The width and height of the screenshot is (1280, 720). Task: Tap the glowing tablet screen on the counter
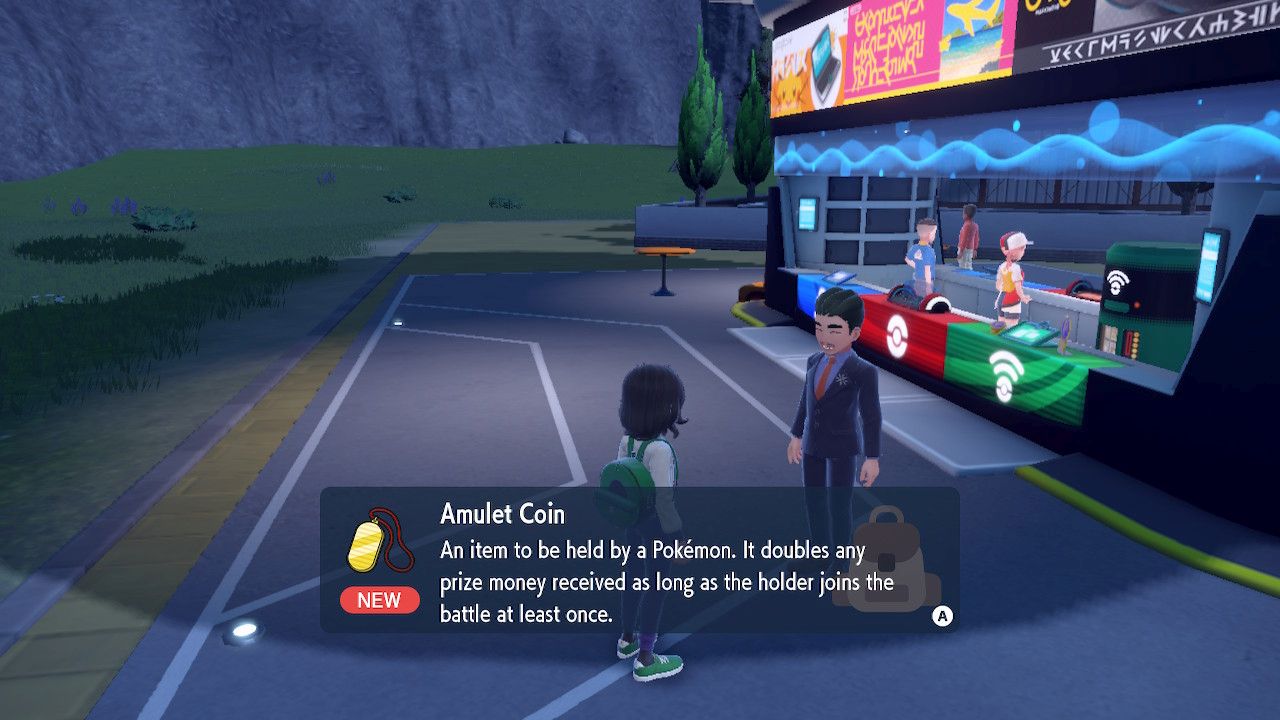point(1028,332)
